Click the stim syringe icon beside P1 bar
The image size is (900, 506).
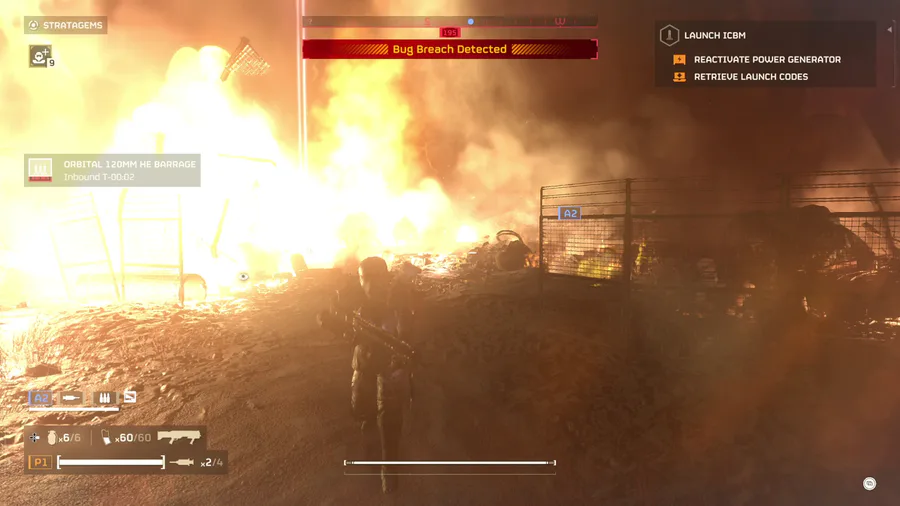tap(182, 462)
